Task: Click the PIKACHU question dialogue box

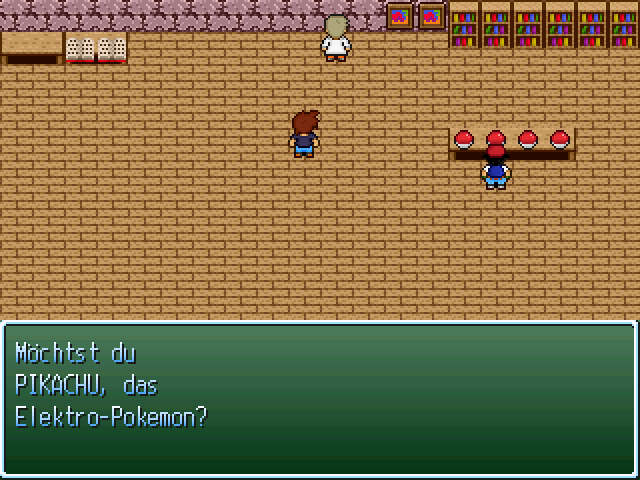Action: tap(319, 399)
